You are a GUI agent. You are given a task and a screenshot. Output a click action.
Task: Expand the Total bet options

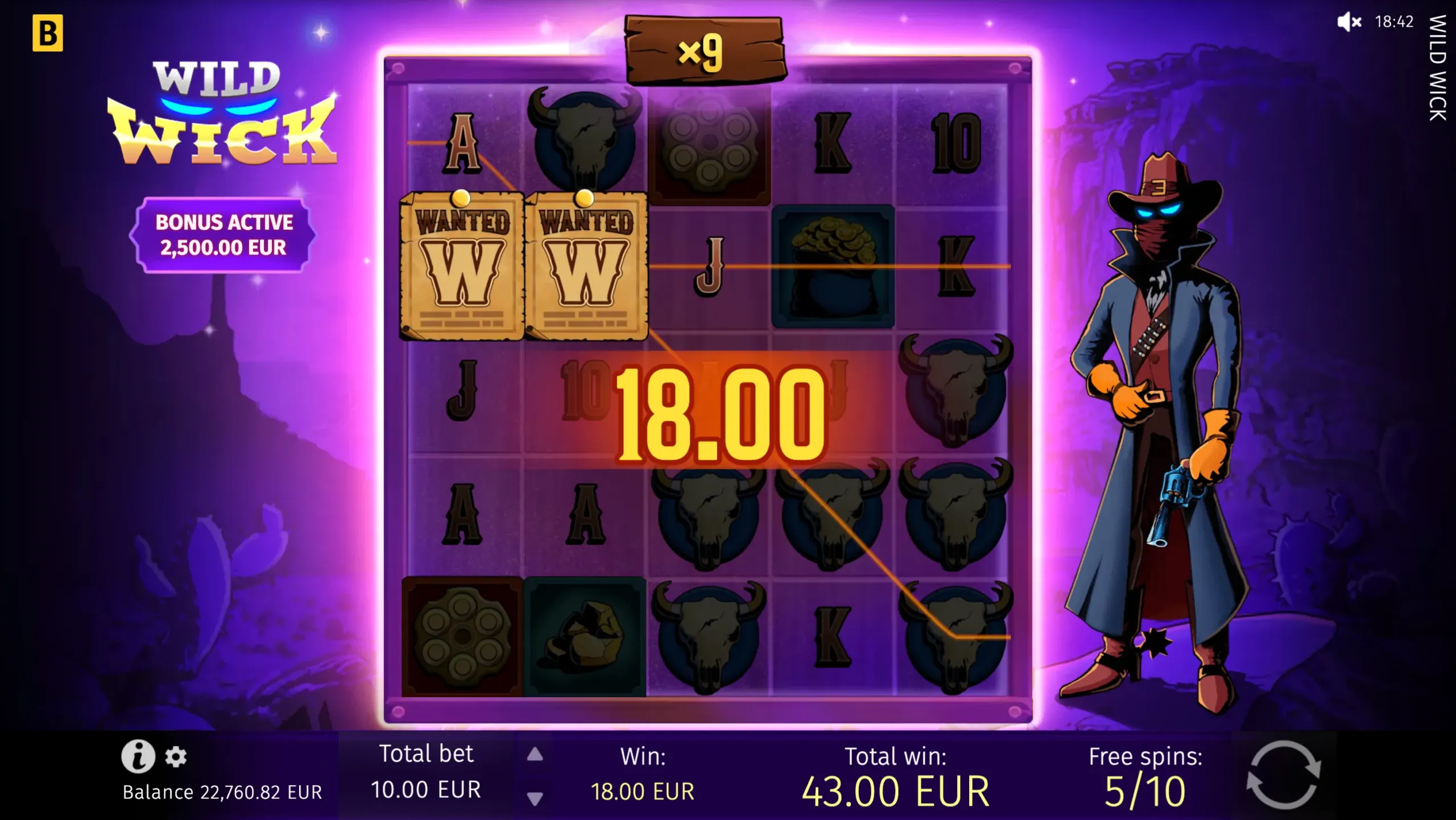[425, 772]
